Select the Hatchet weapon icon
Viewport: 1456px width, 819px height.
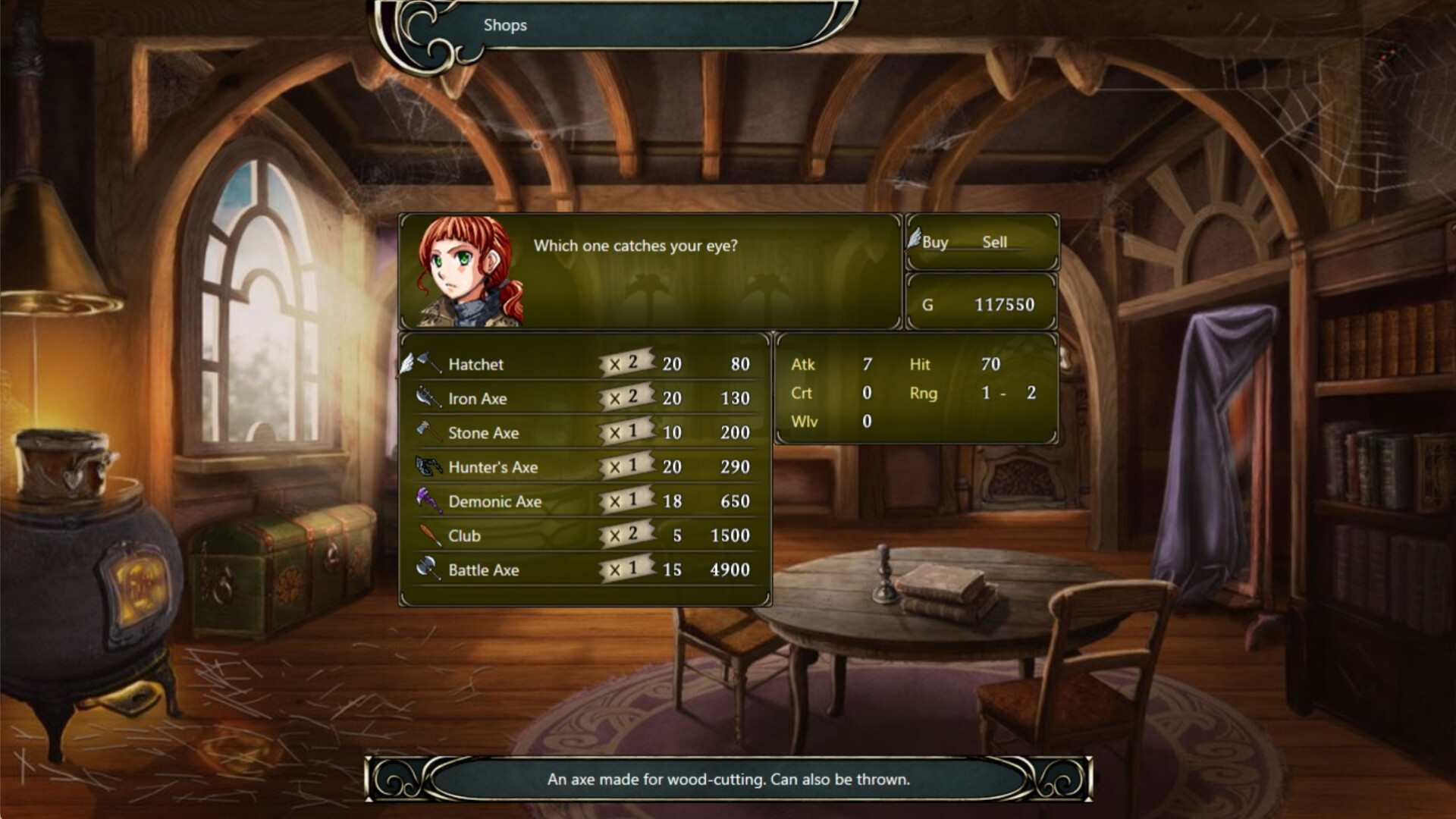(x=427, y=363)
